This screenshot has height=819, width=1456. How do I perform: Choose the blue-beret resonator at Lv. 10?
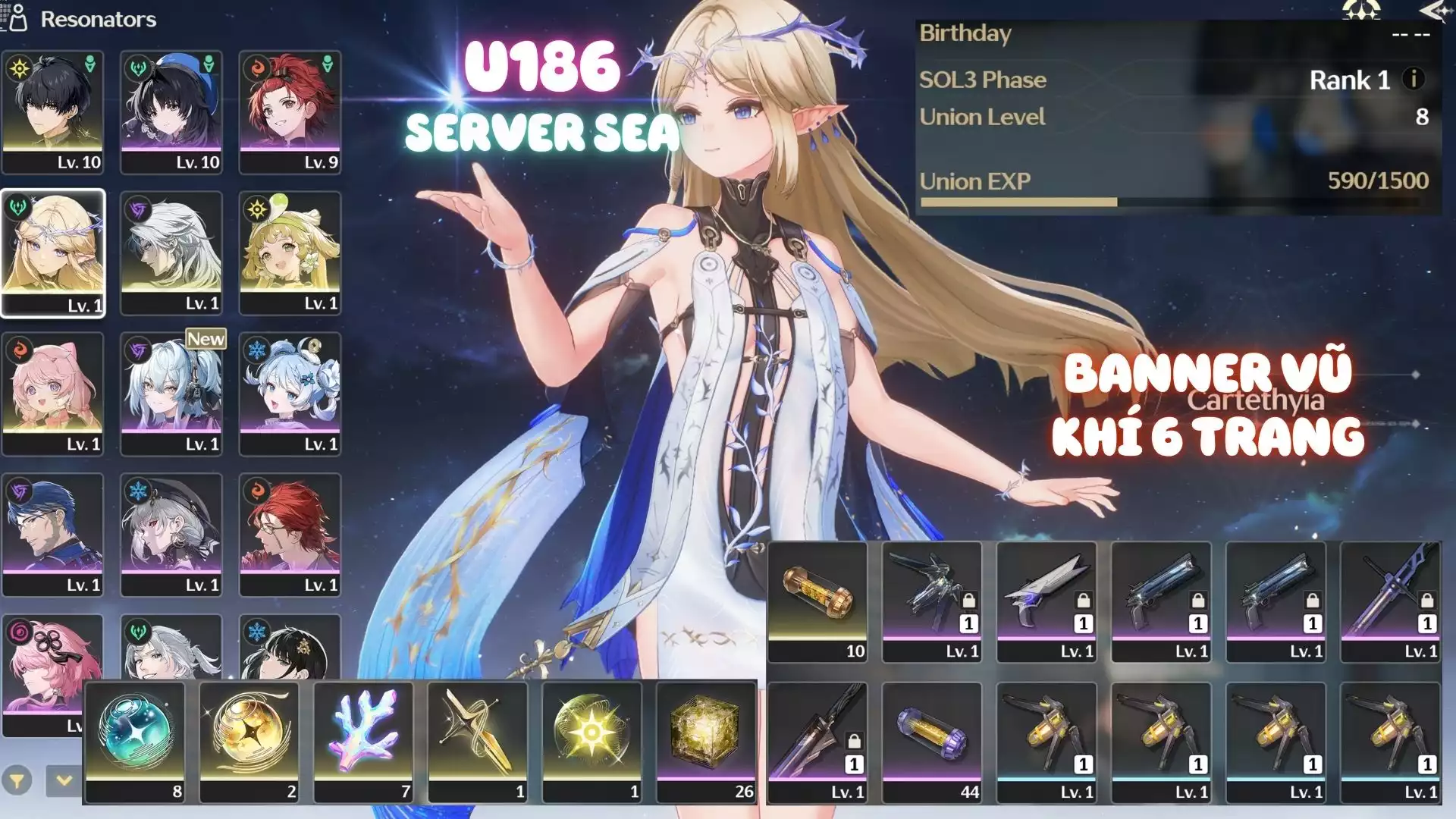coord(171,112)
